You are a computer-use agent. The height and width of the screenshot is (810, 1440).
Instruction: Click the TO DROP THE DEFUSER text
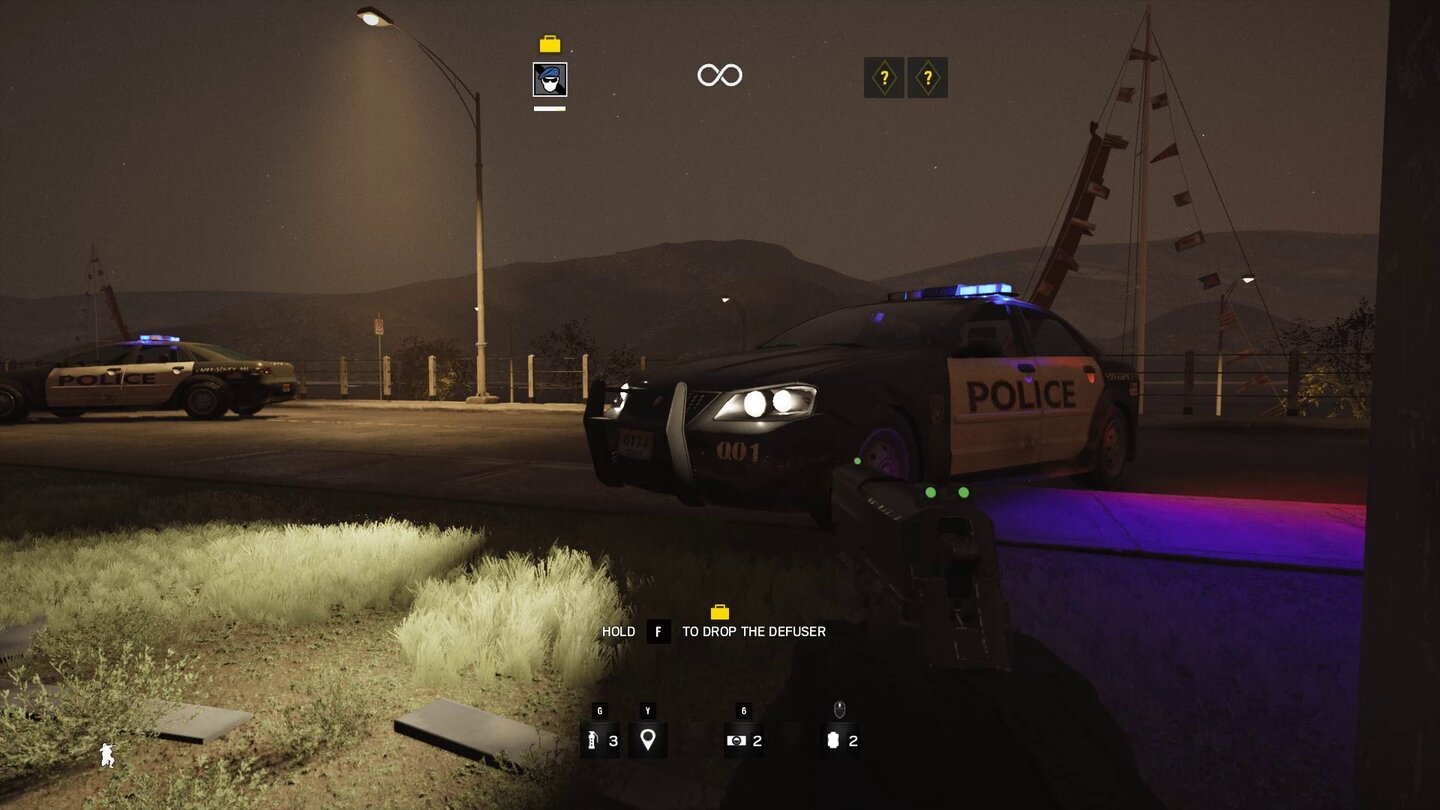pos(752,631)
